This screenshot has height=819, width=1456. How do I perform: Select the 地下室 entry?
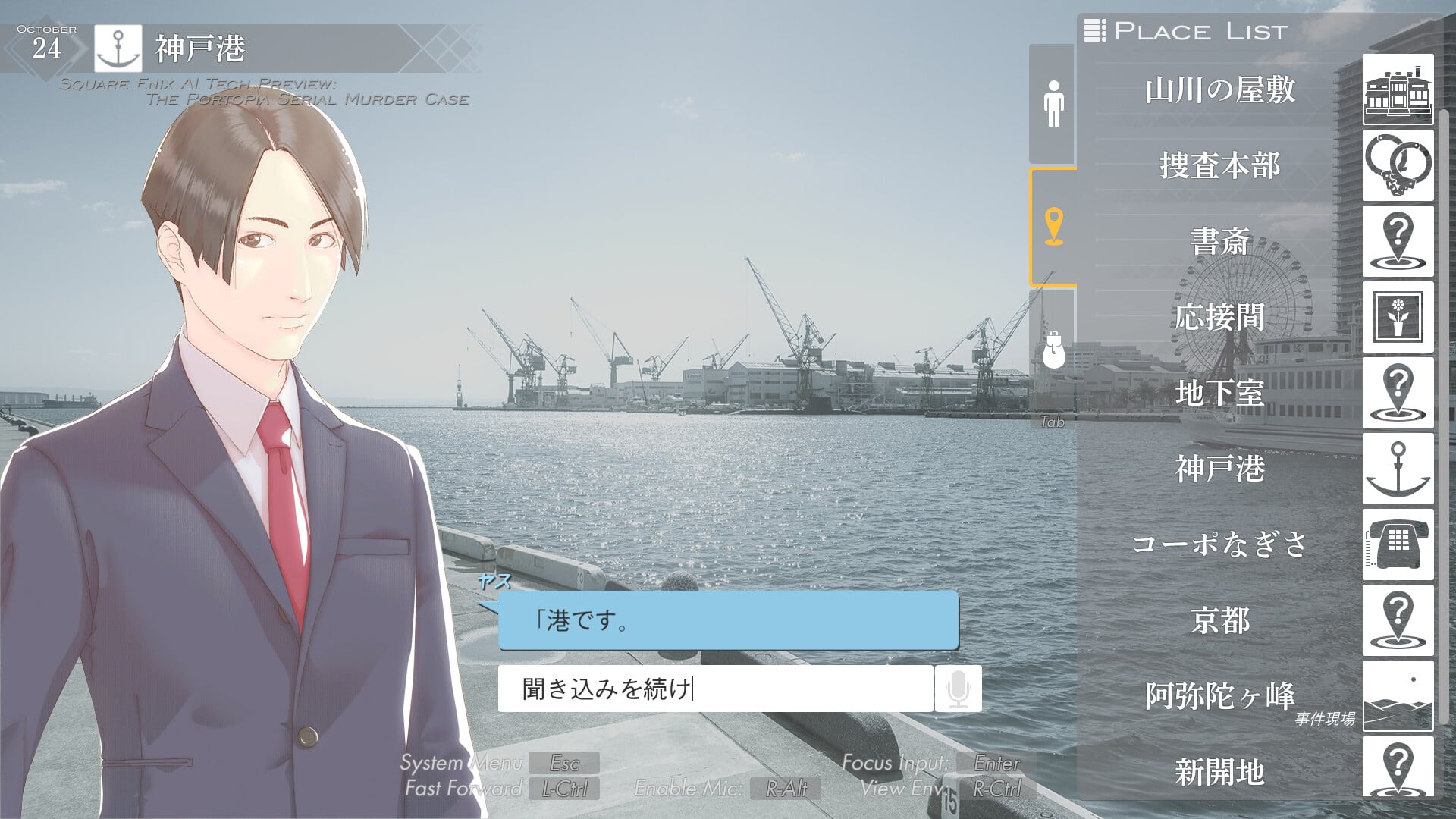[x=1219, y=393]
